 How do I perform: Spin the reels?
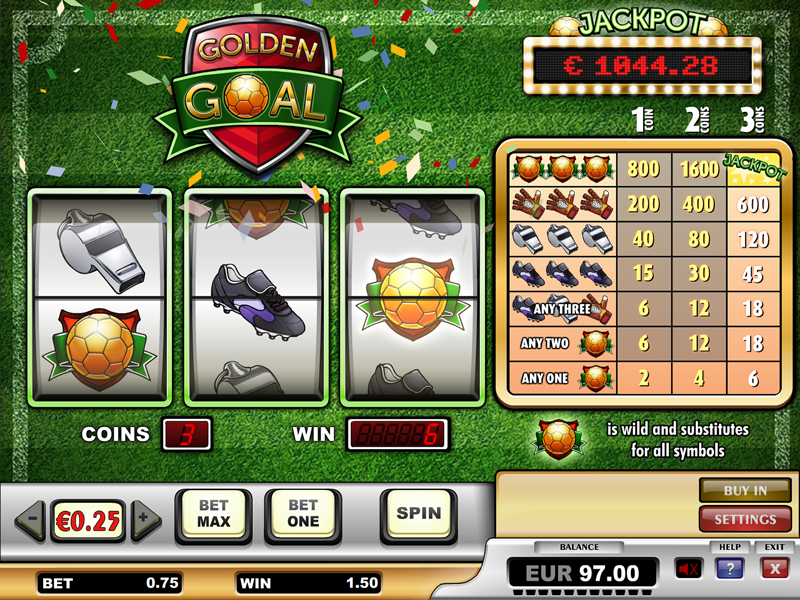pyautogui.click(x=418, y=514)
